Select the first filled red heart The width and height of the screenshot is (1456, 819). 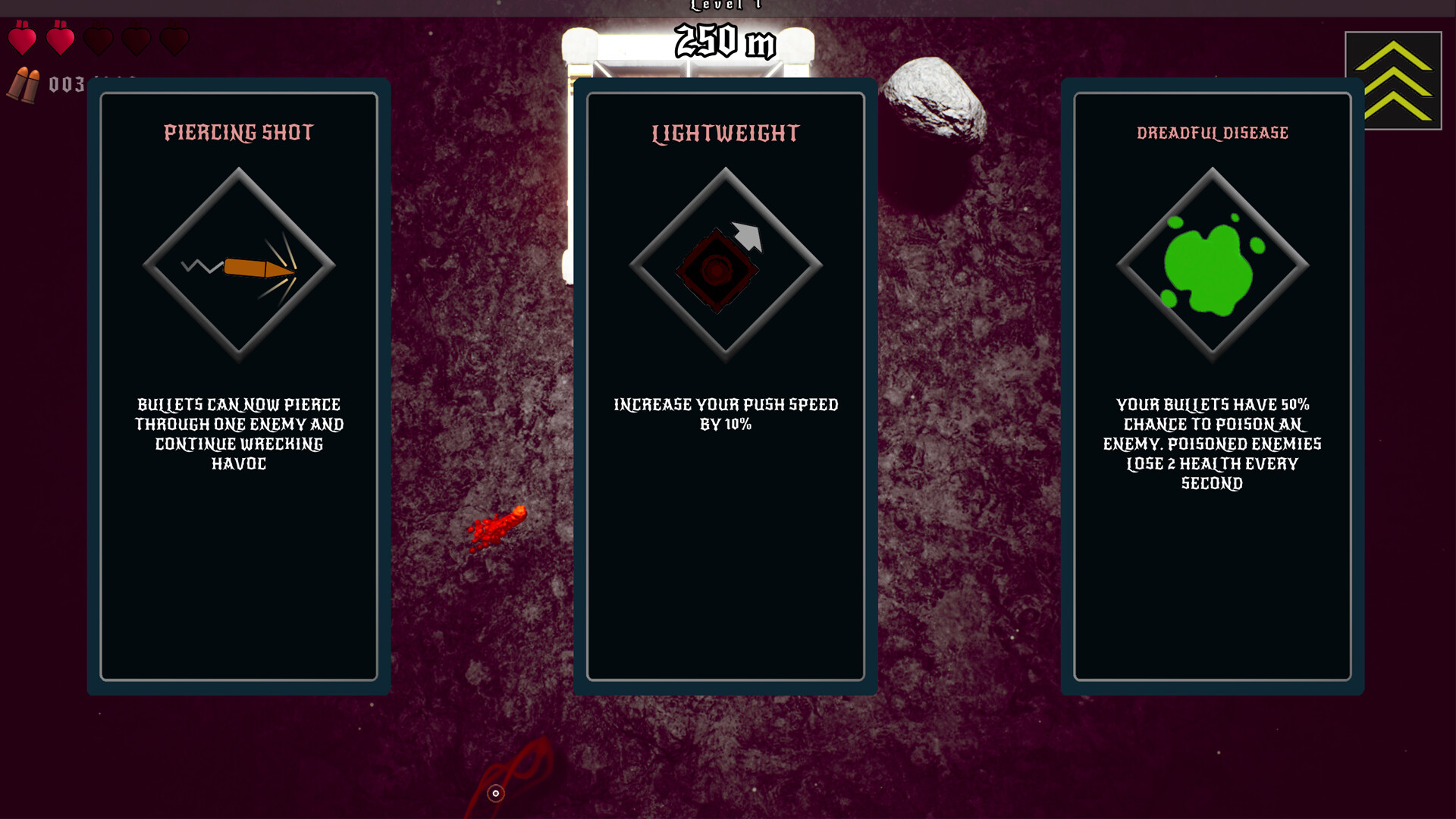pos(24,39)
